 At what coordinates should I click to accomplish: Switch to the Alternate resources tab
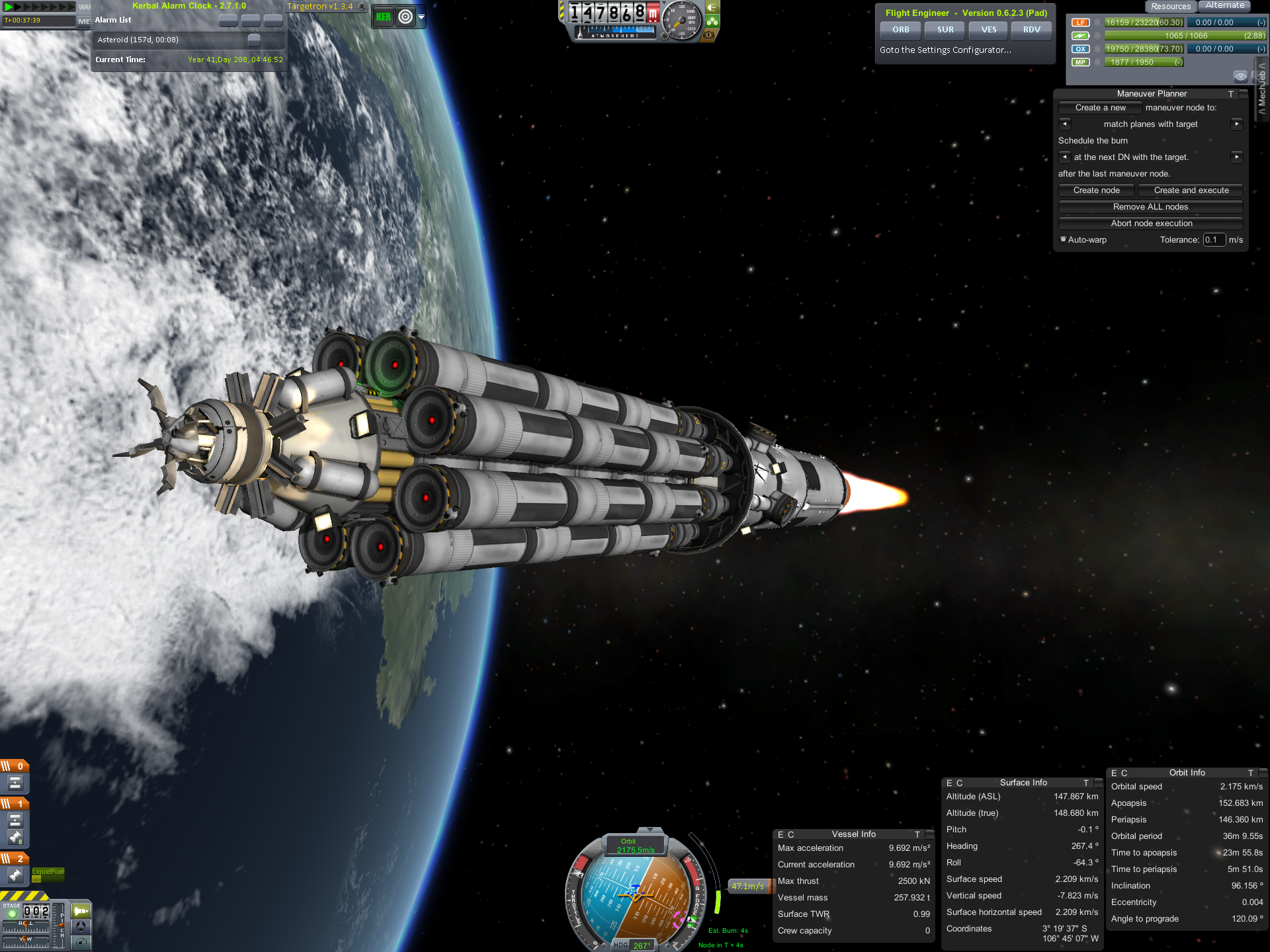tap(1225, 6)
